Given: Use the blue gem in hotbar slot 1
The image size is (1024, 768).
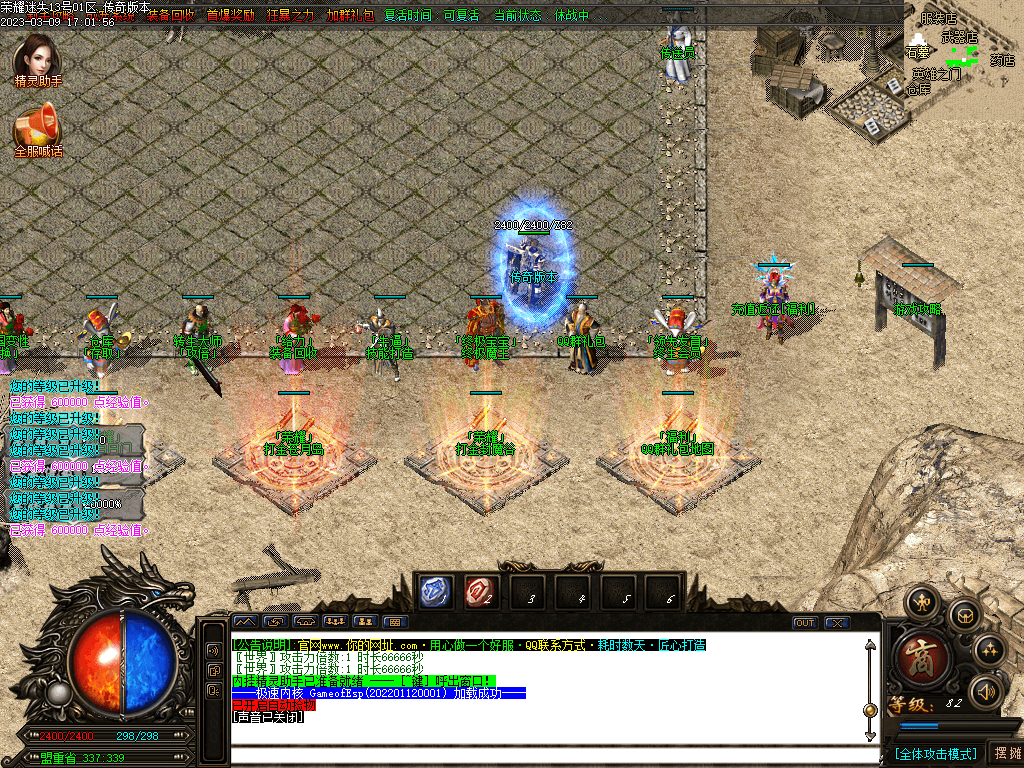Looking at the screenshot, I should click(436, 592).
